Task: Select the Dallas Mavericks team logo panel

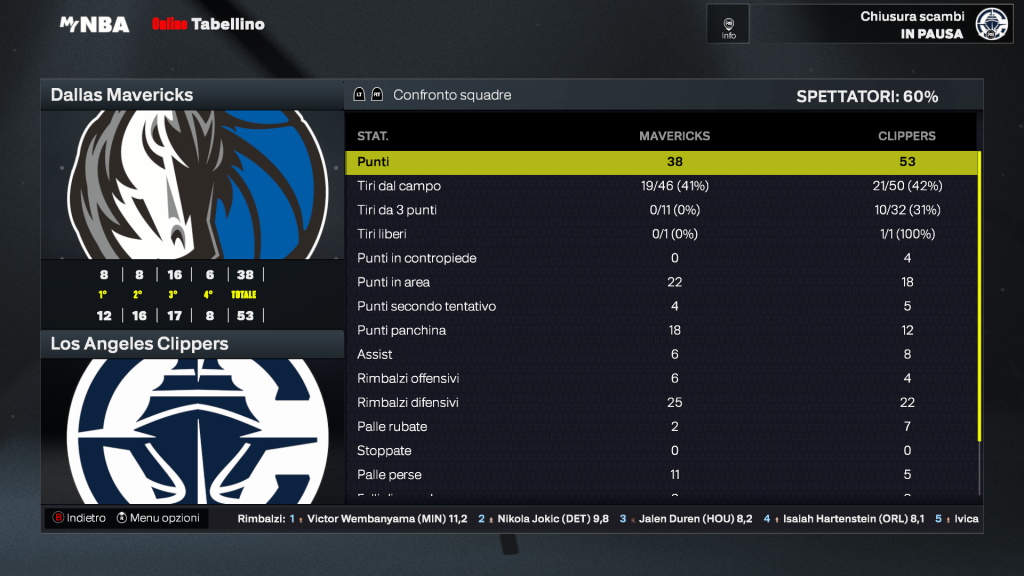Action: tap(192, 185)
